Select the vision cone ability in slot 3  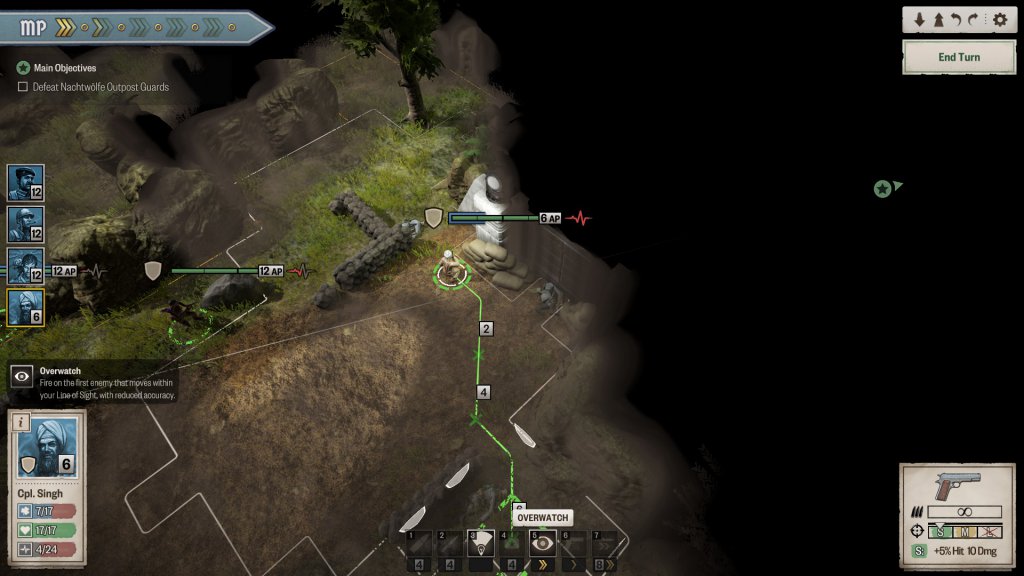pos(481,543)
